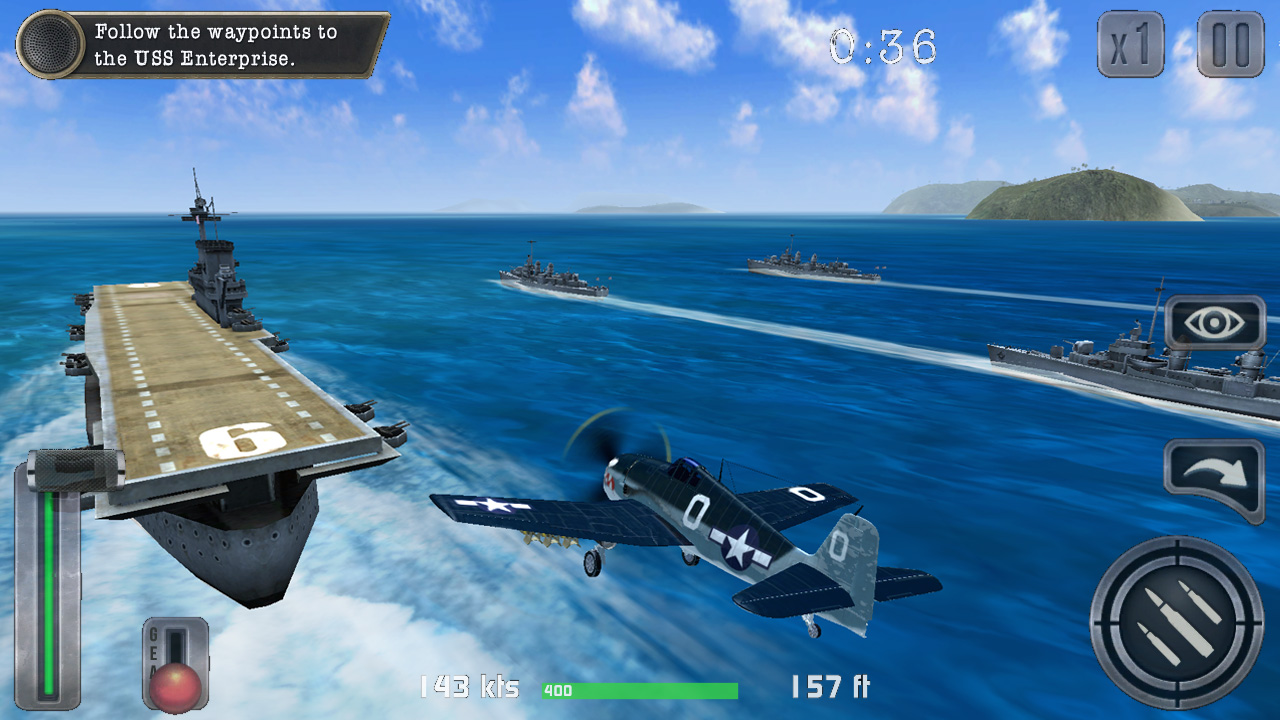Switch the eye icon to external view
The image size is (1280, 720).
point(1213,322)
